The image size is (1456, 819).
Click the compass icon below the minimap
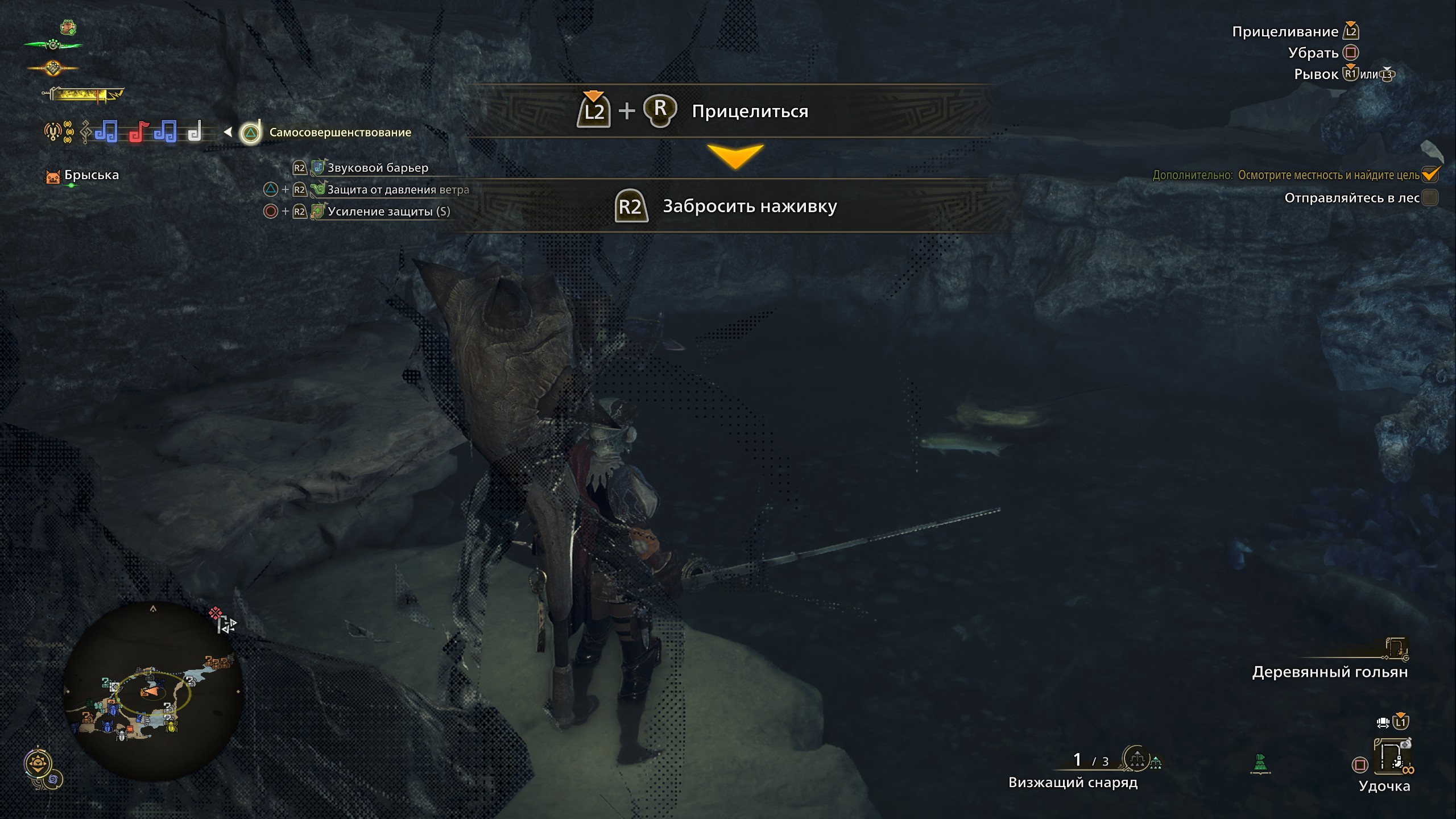tap(39, 764)
